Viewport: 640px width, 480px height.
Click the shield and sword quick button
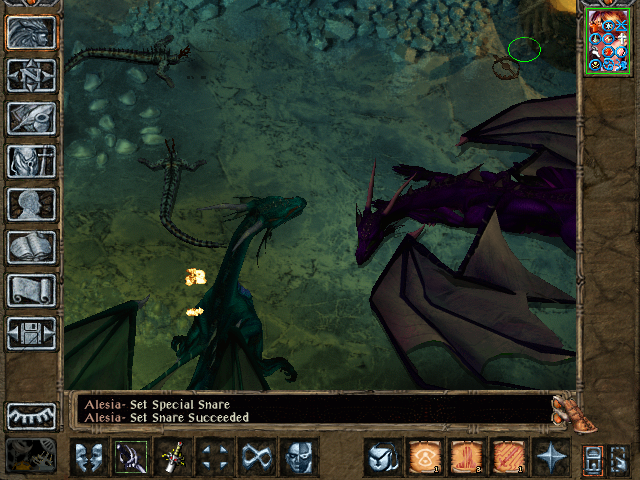click(382, 458)
